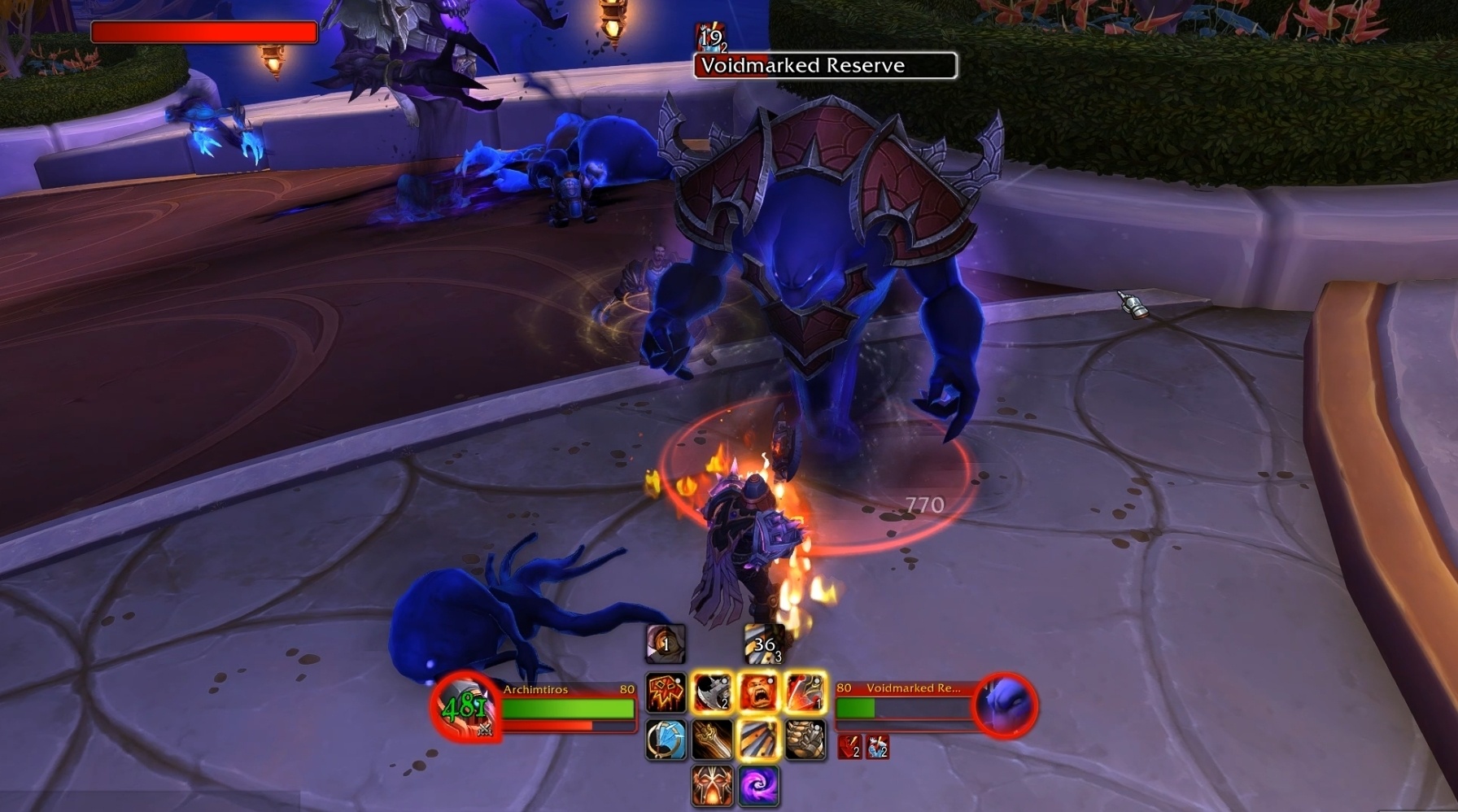Use the glowing bloody axe ability with 1 charge
Viewport: 1458px width, 812px height.
pyautogui.click(x=805, y=693)
